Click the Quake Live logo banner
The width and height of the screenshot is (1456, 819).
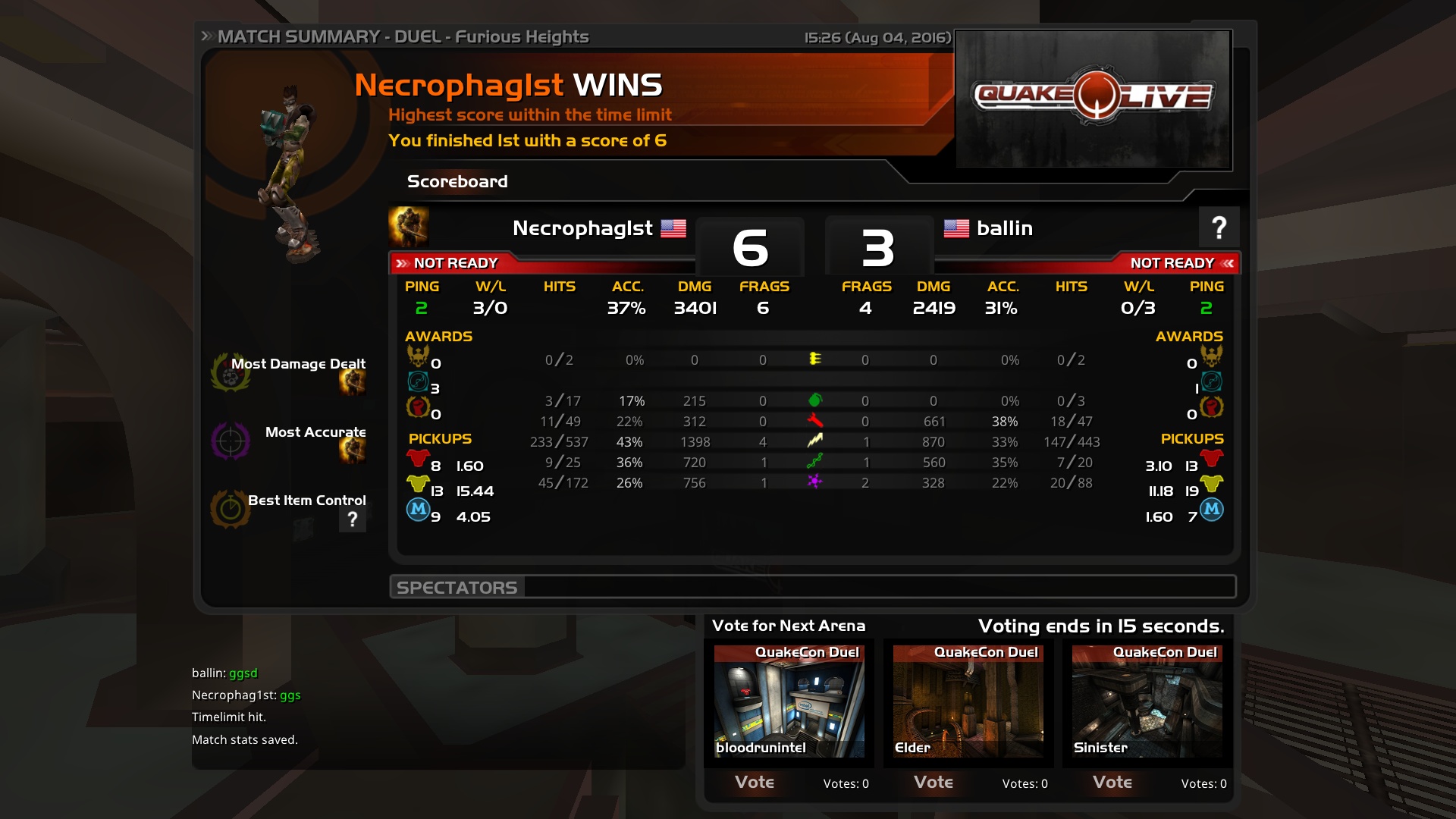pos(1094,98)
